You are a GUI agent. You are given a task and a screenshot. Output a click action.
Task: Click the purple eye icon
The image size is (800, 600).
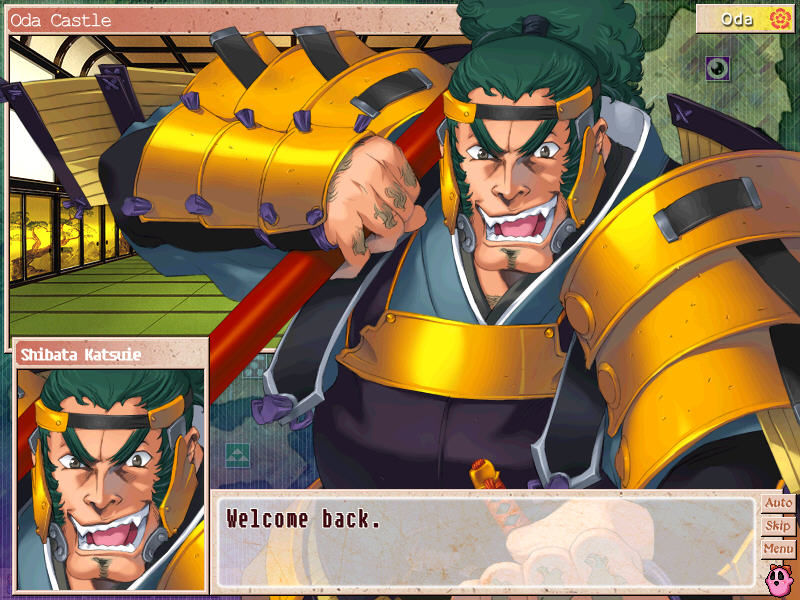point(718,68)
